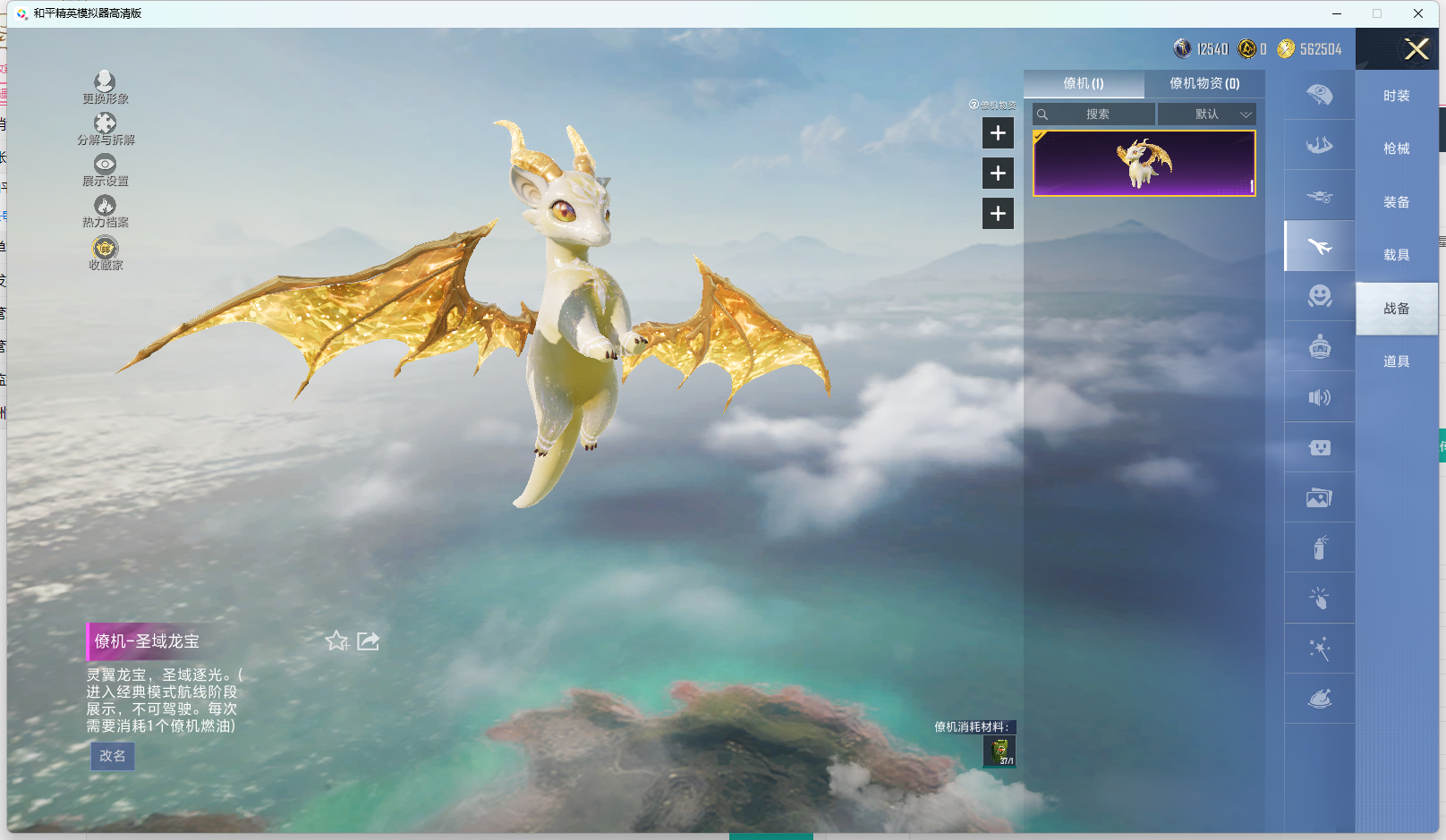Close the inventory screen with the X
1446x840 pixels.
coord(1416,49)
